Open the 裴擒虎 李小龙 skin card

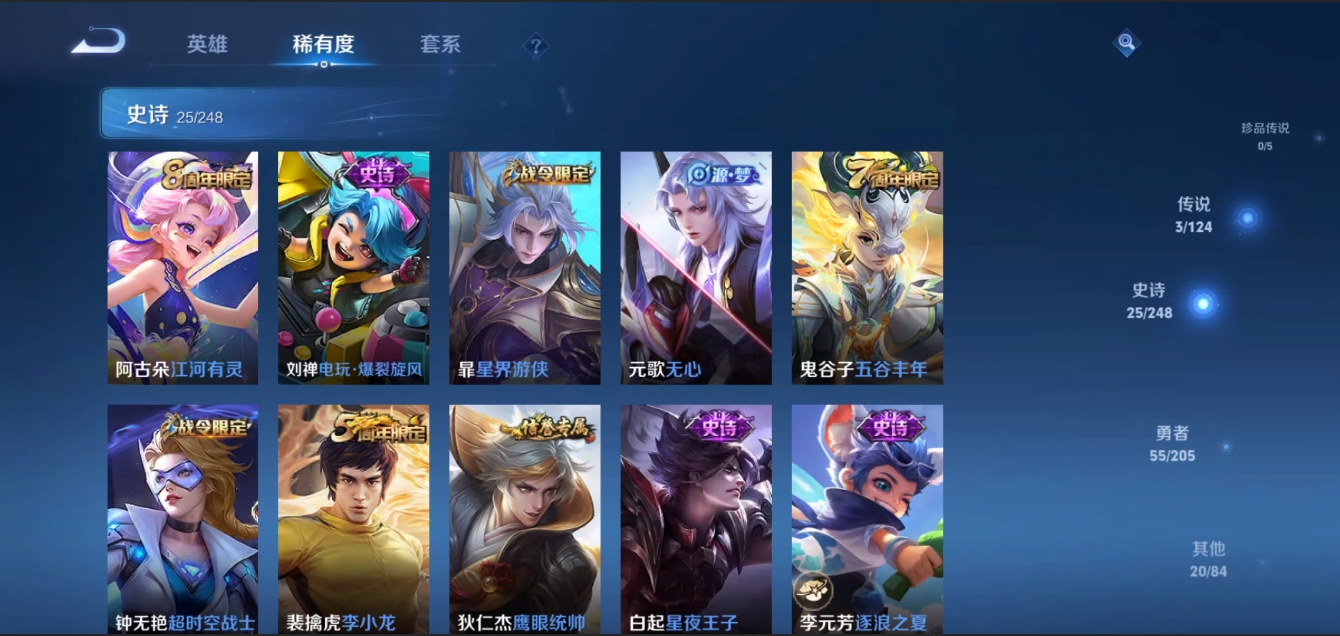[353, 519]
